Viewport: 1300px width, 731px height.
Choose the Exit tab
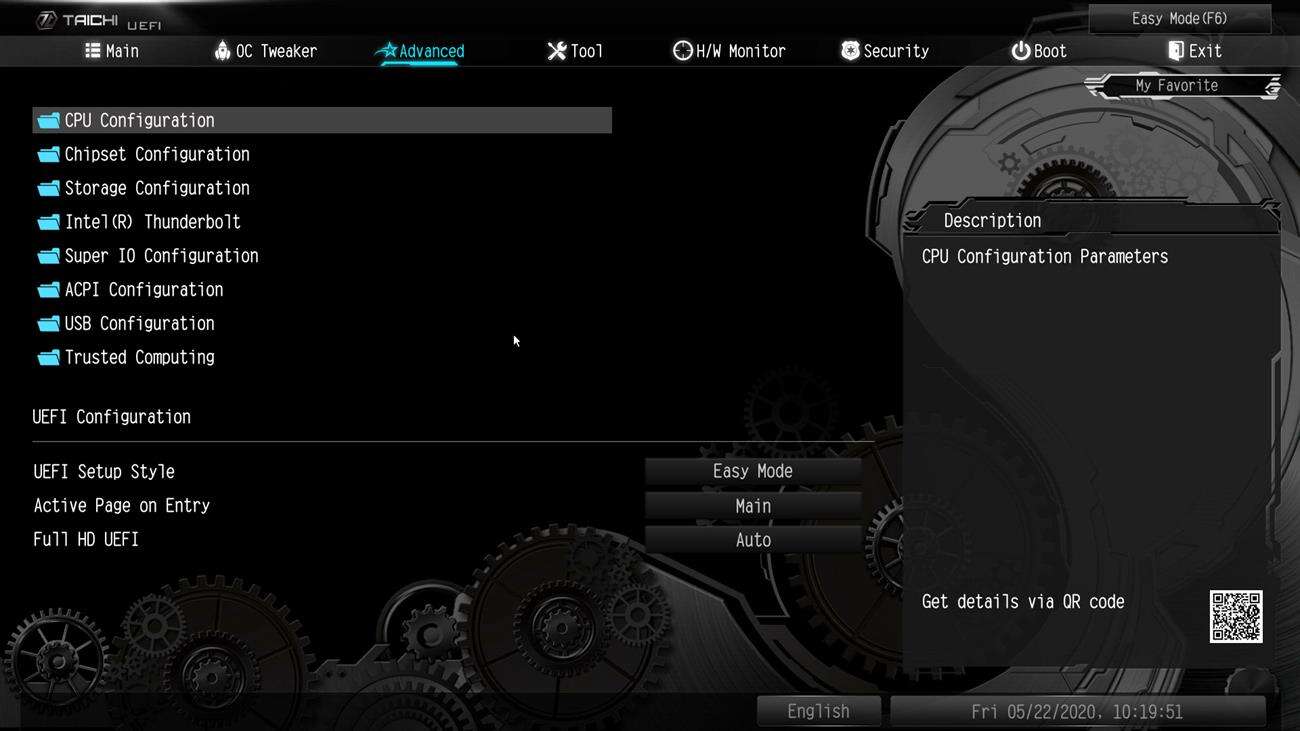[1194, 51]
